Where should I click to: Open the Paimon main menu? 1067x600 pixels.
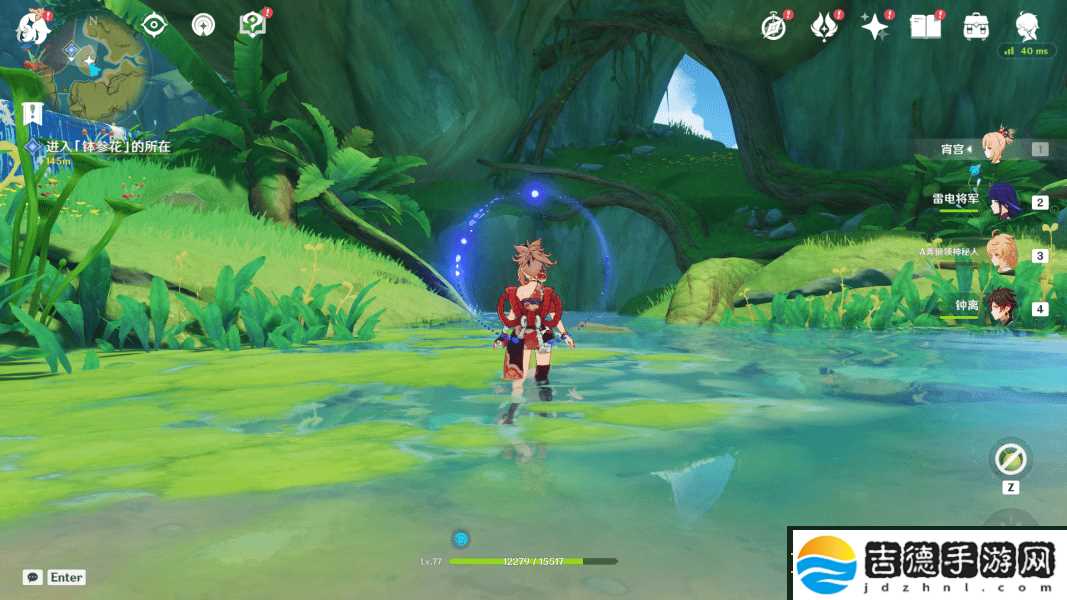tap(33, 28)
